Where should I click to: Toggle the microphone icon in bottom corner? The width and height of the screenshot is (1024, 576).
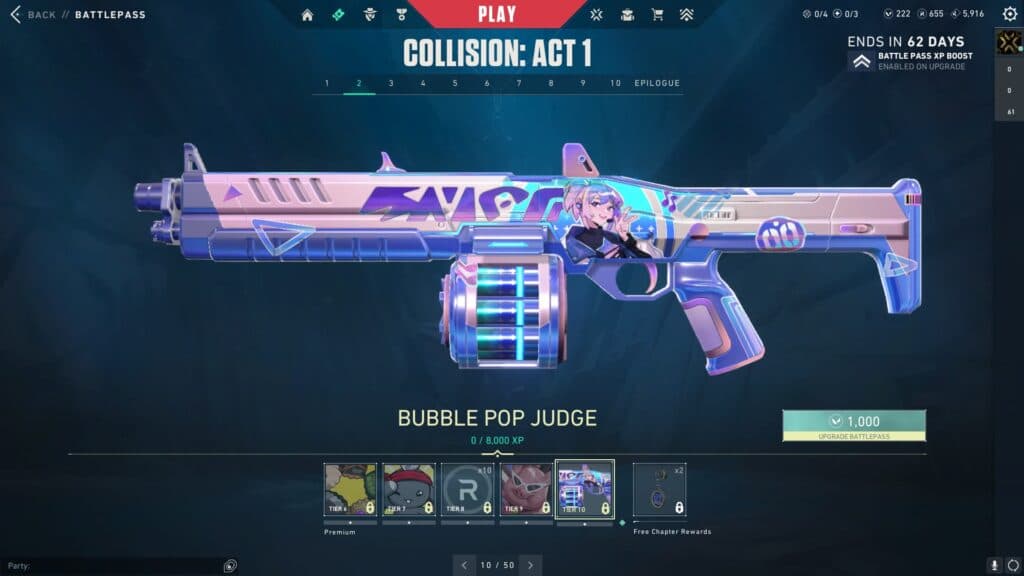(994, 565)
